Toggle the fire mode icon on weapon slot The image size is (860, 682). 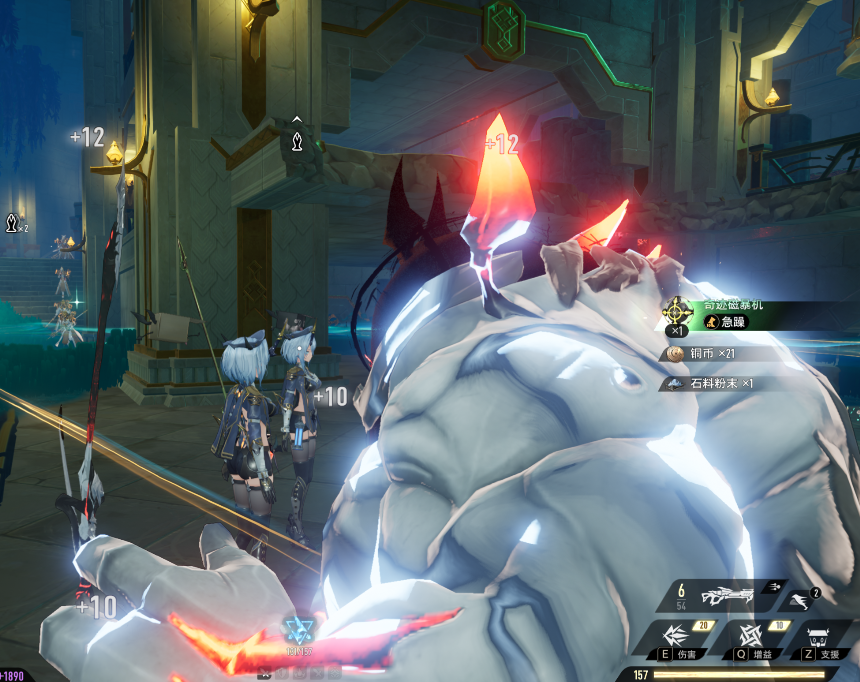point(773,590)
